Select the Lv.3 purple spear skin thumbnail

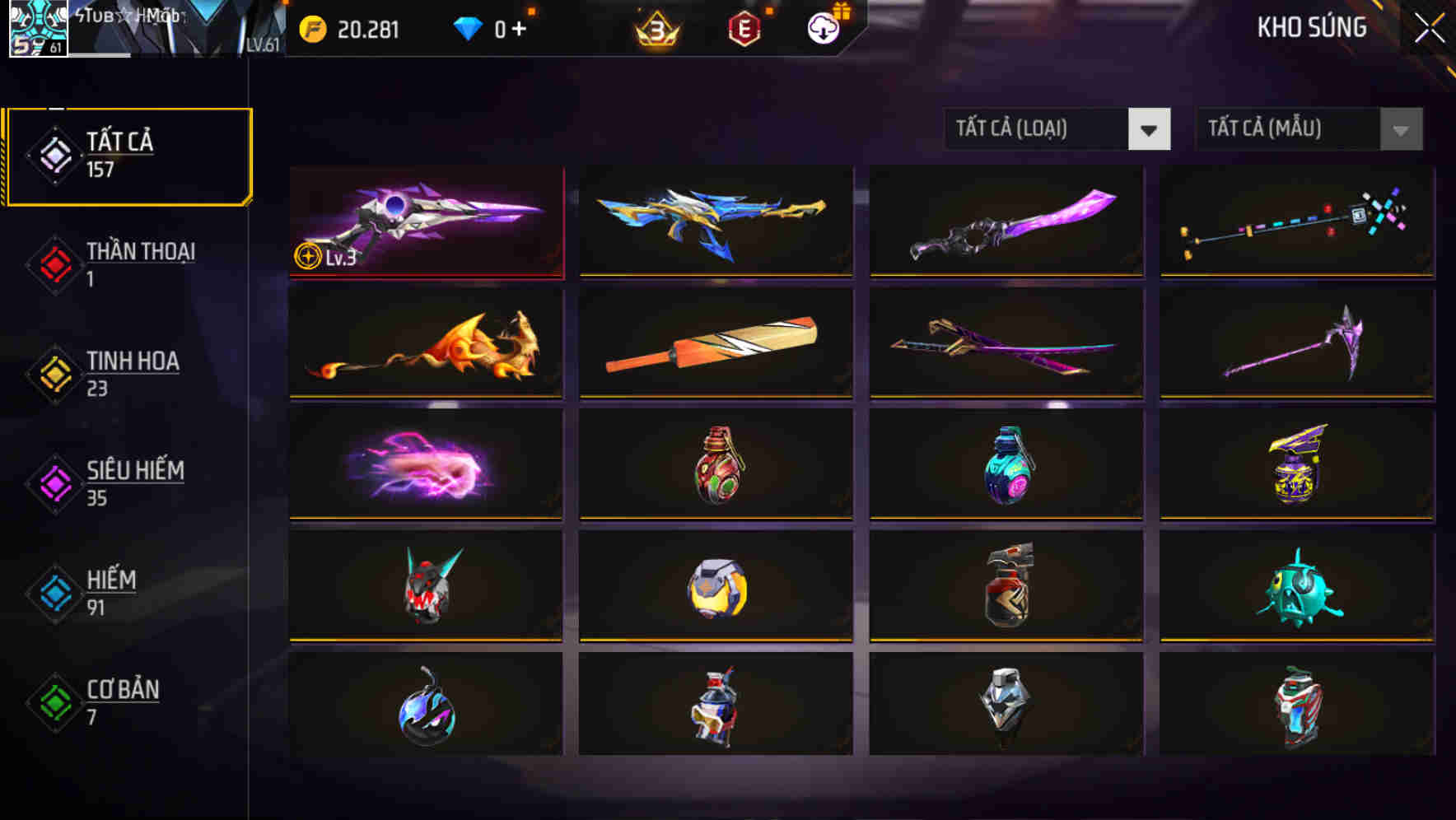point(426,222)
